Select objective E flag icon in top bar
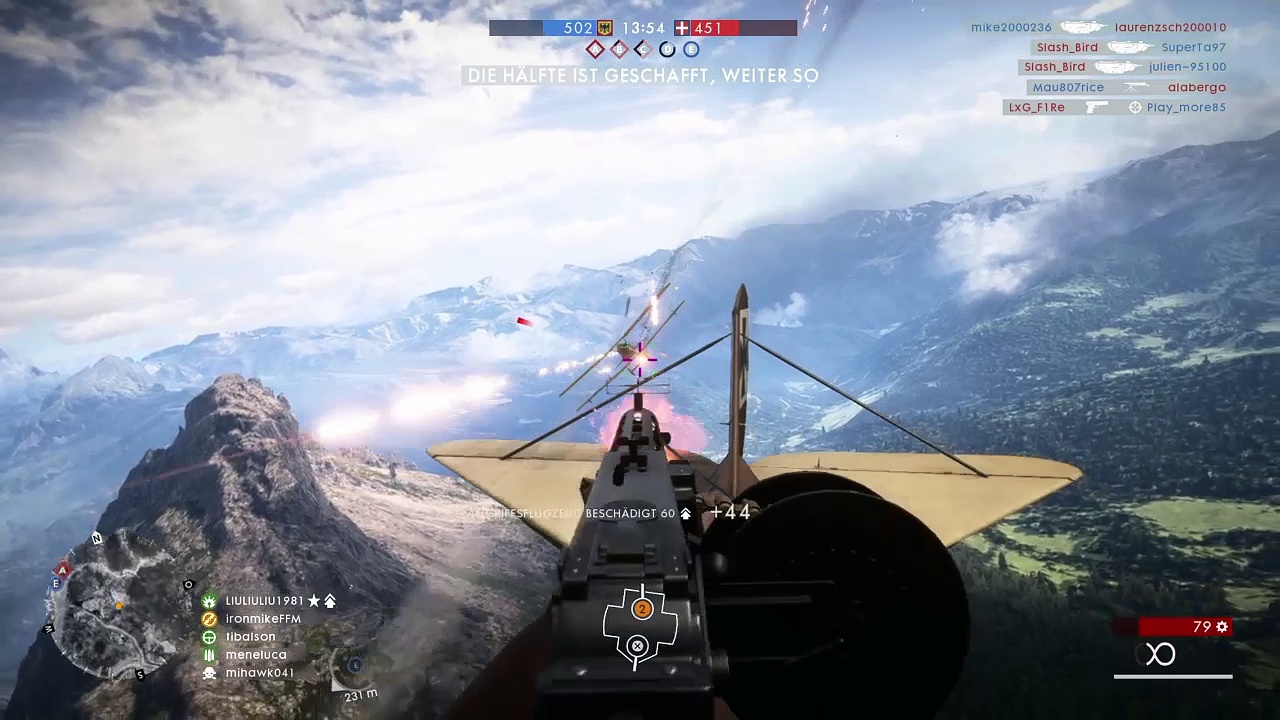The width and height of the screenshot is (1280, 720). click(691, 49)
